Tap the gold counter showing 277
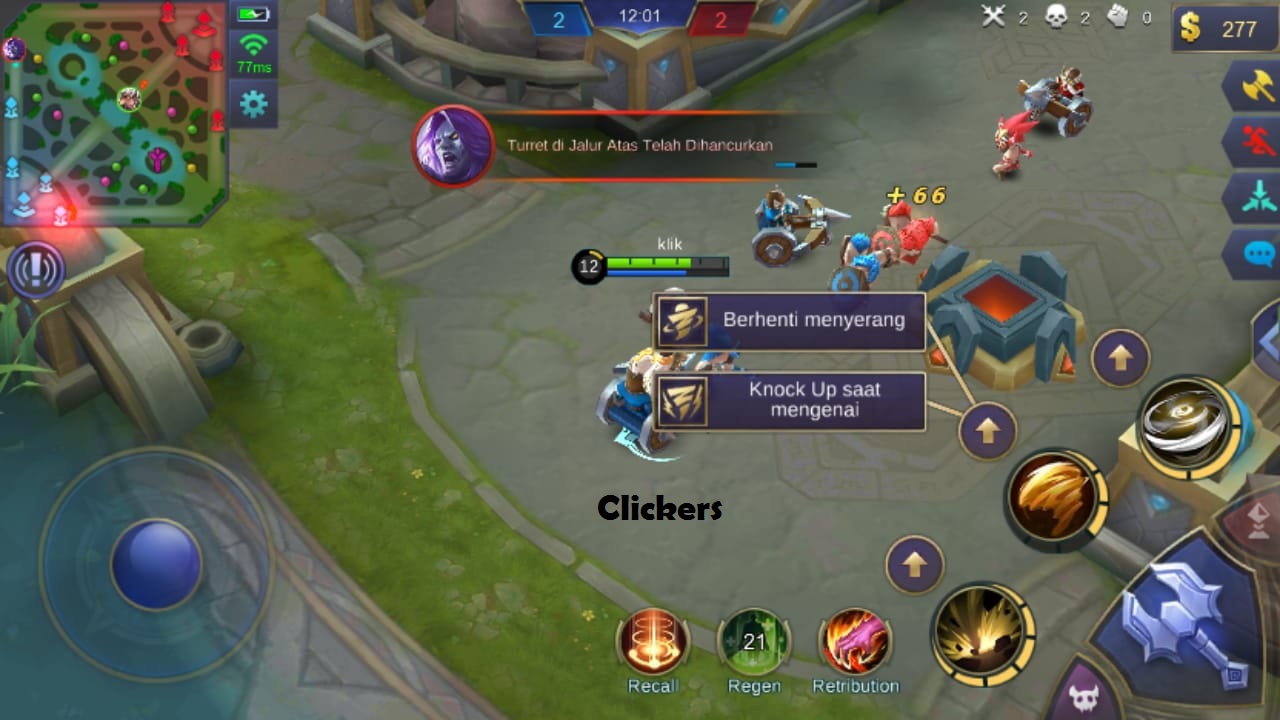The height and width of the screenshot is (720, 1280). coord(1222,29)
